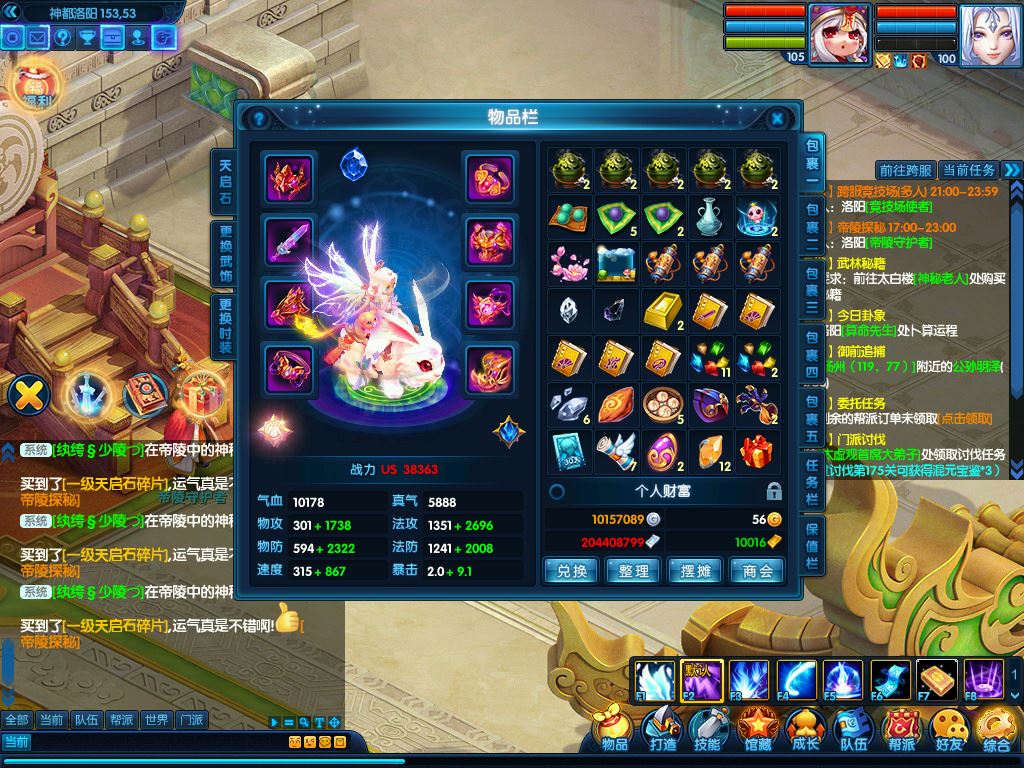Open the 摆摊 stall button

(x=696, y=571)
